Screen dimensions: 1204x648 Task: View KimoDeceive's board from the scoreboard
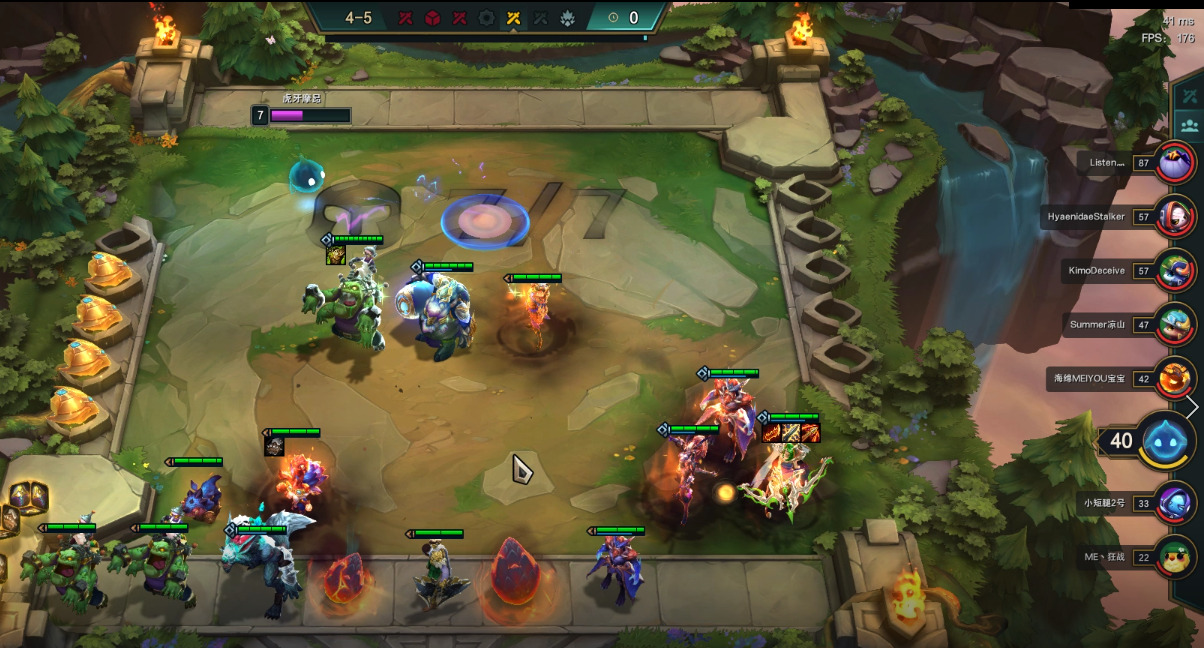pyautogui.click(x=1175, y=270)
